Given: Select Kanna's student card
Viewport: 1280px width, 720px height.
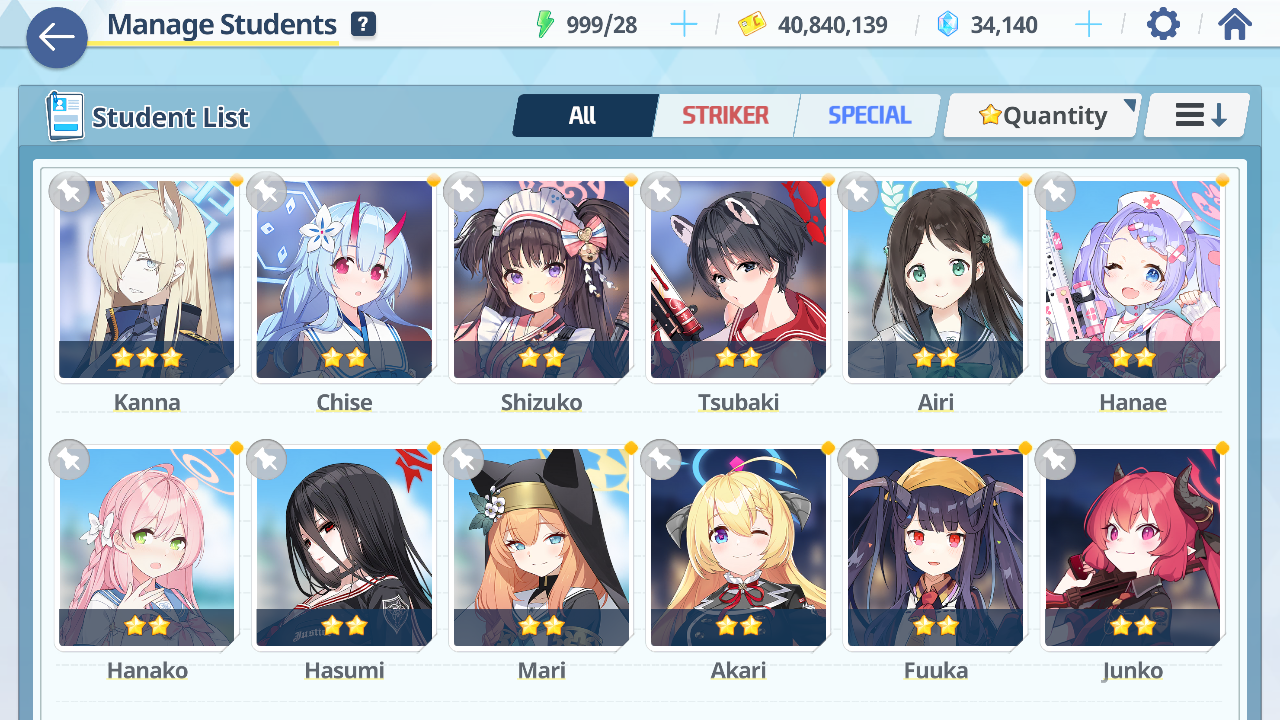Looking at the screenshot, I should click(147, 280).
